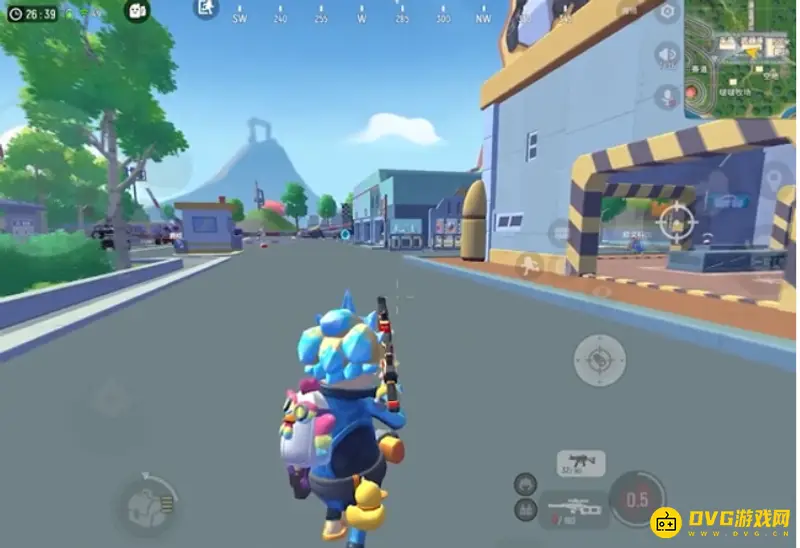Open the white mascot face icon
This screenshot has height=548, width=800.
pos(137,11)
